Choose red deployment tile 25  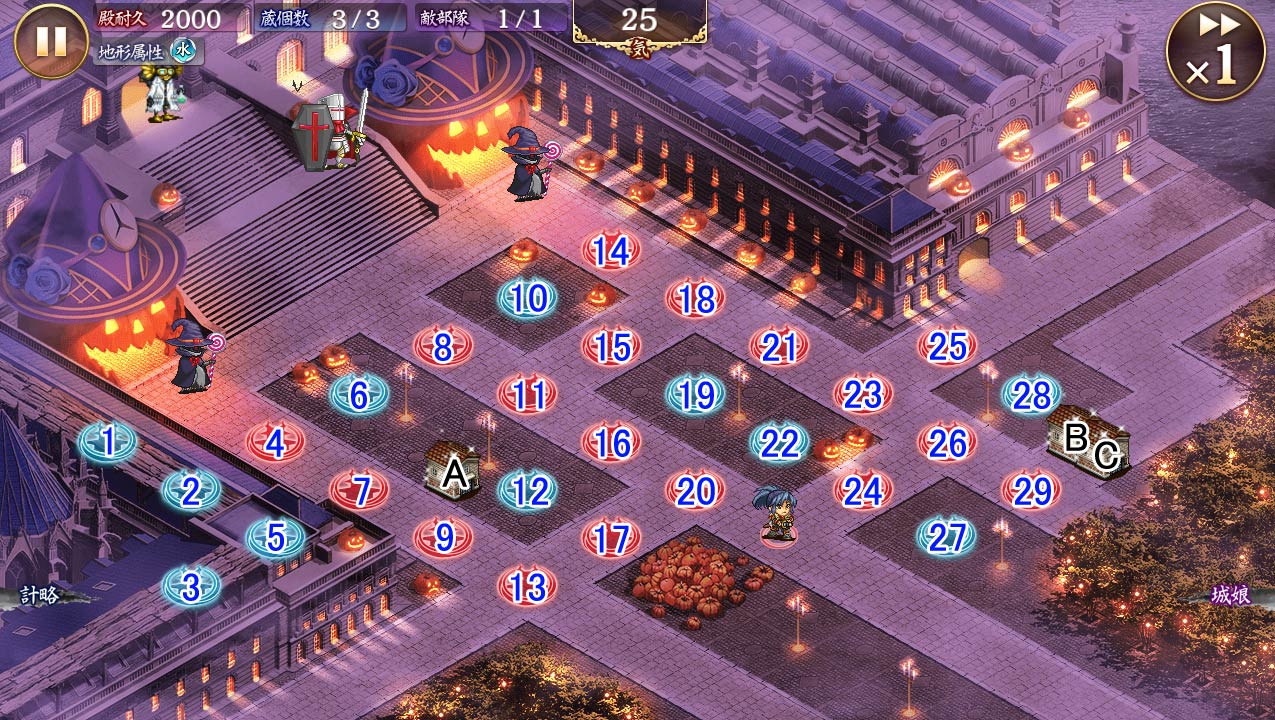tap(947, 346)
